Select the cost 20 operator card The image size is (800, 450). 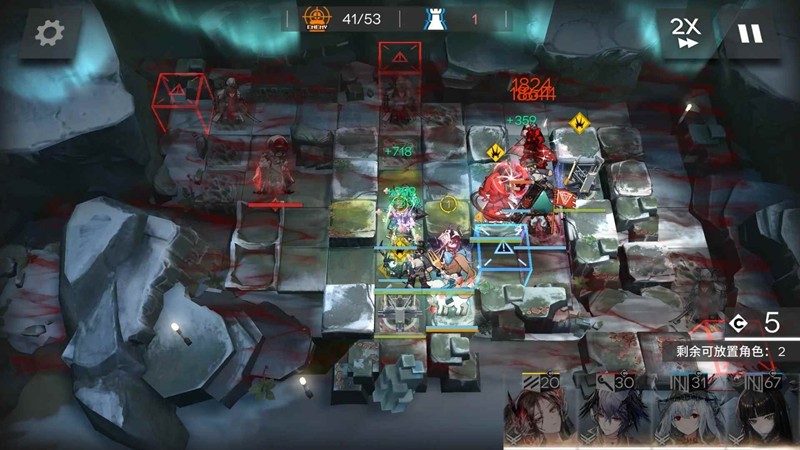pos(543,410)
